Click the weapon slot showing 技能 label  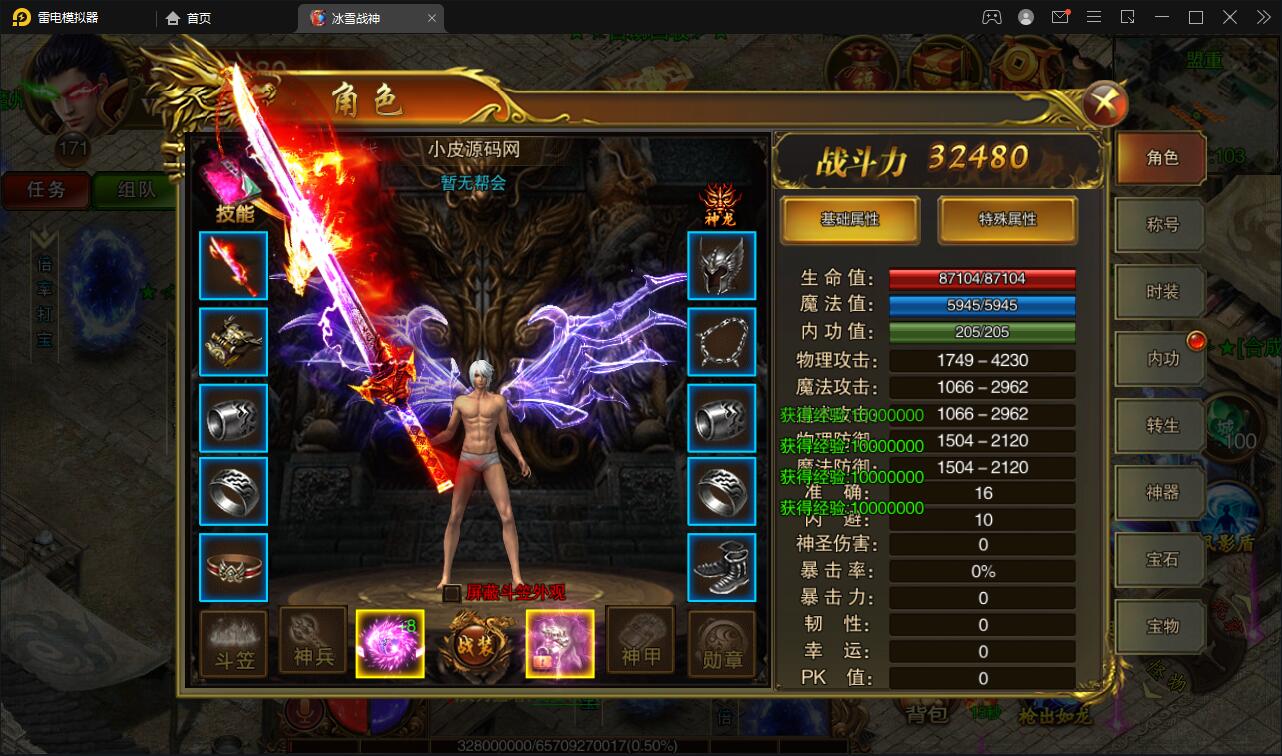pyautogui.click(x=233, y=265)
